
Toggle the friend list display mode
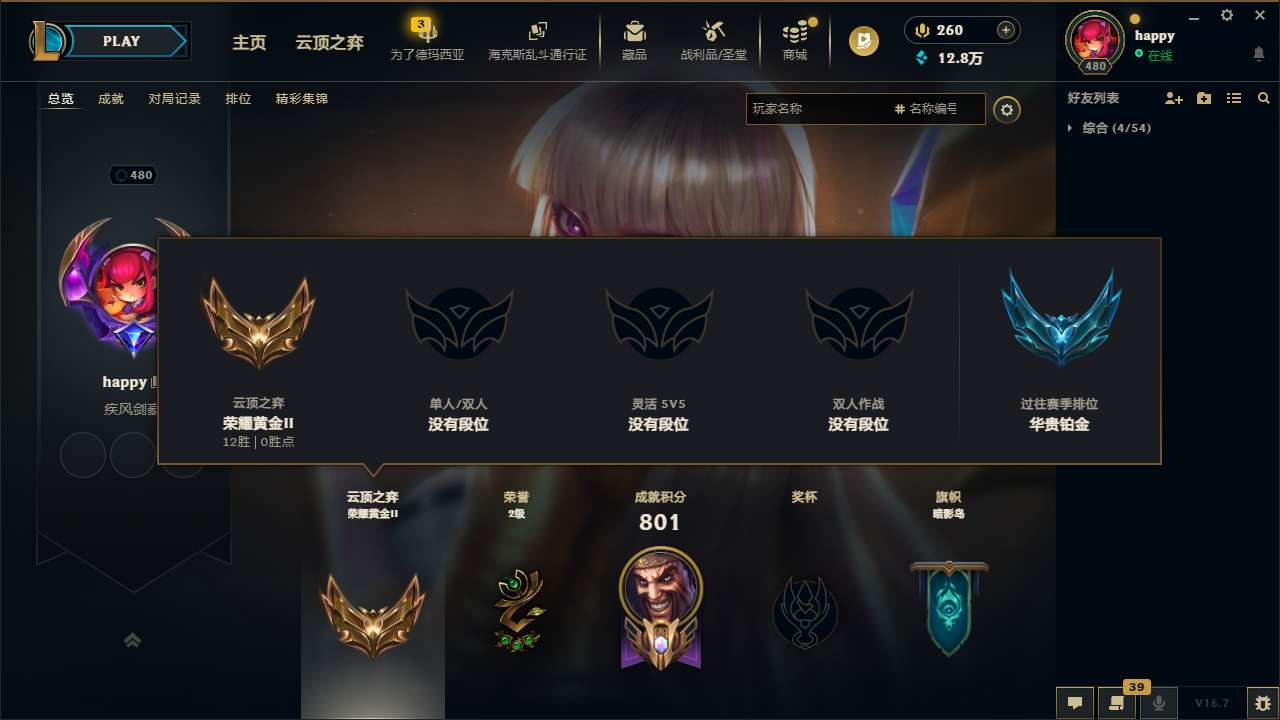pyautogui.click(x=1233, y=98)
